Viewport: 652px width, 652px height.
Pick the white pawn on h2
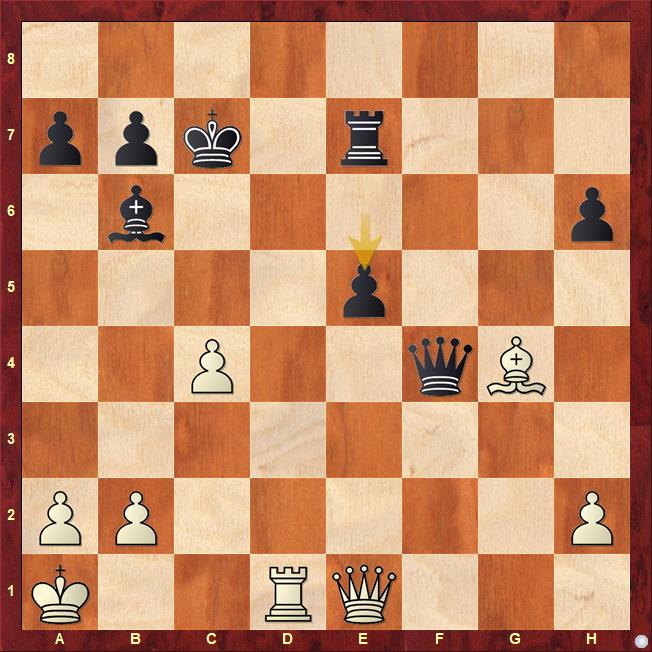point(592,517)
